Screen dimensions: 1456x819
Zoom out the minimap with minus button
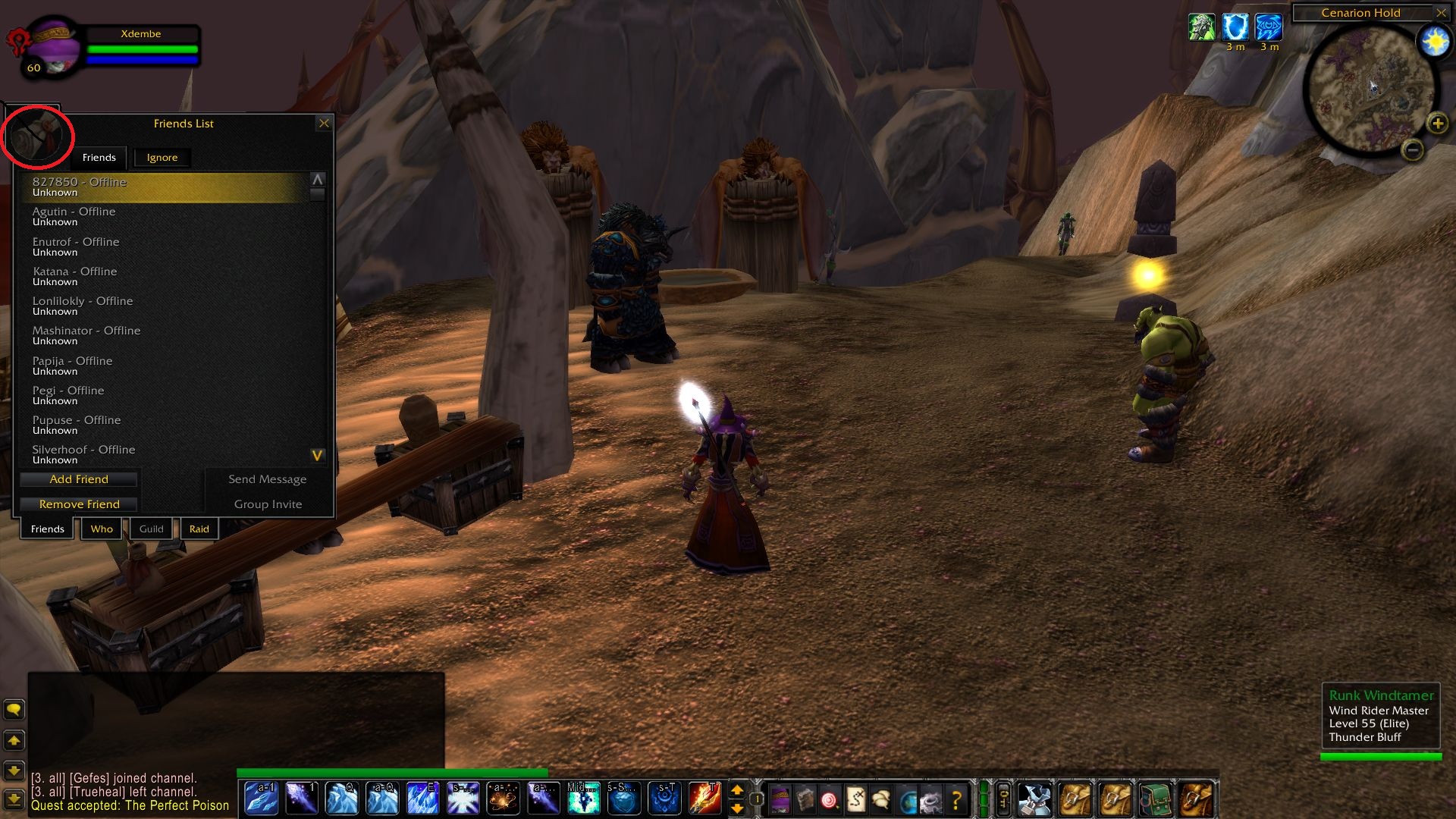1412,150
